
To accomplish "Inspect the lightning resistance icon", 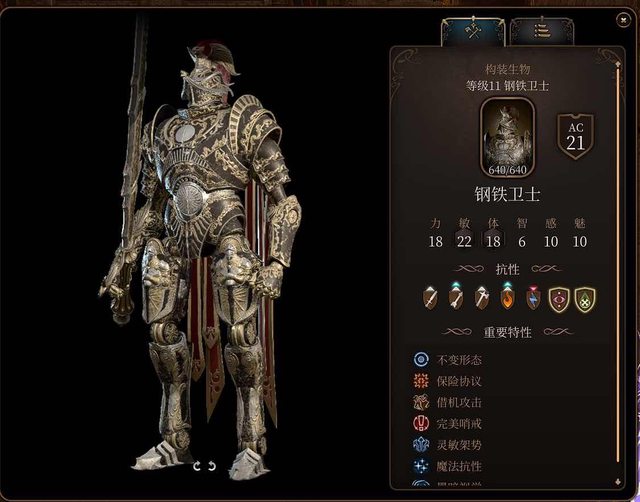I will tap(533, 297).
